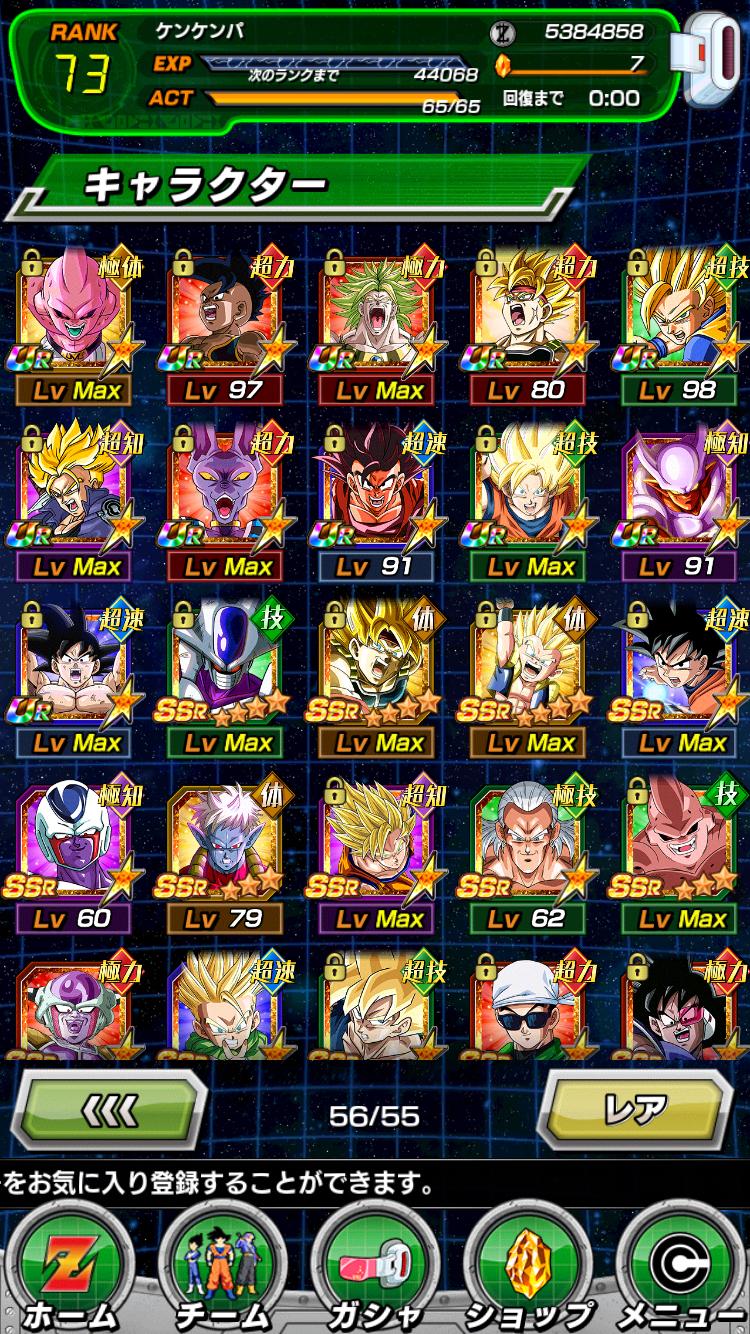Go back with the triple-arrow button
The width and height of the screenshot is (750, 1334).
pos(109,1110)
